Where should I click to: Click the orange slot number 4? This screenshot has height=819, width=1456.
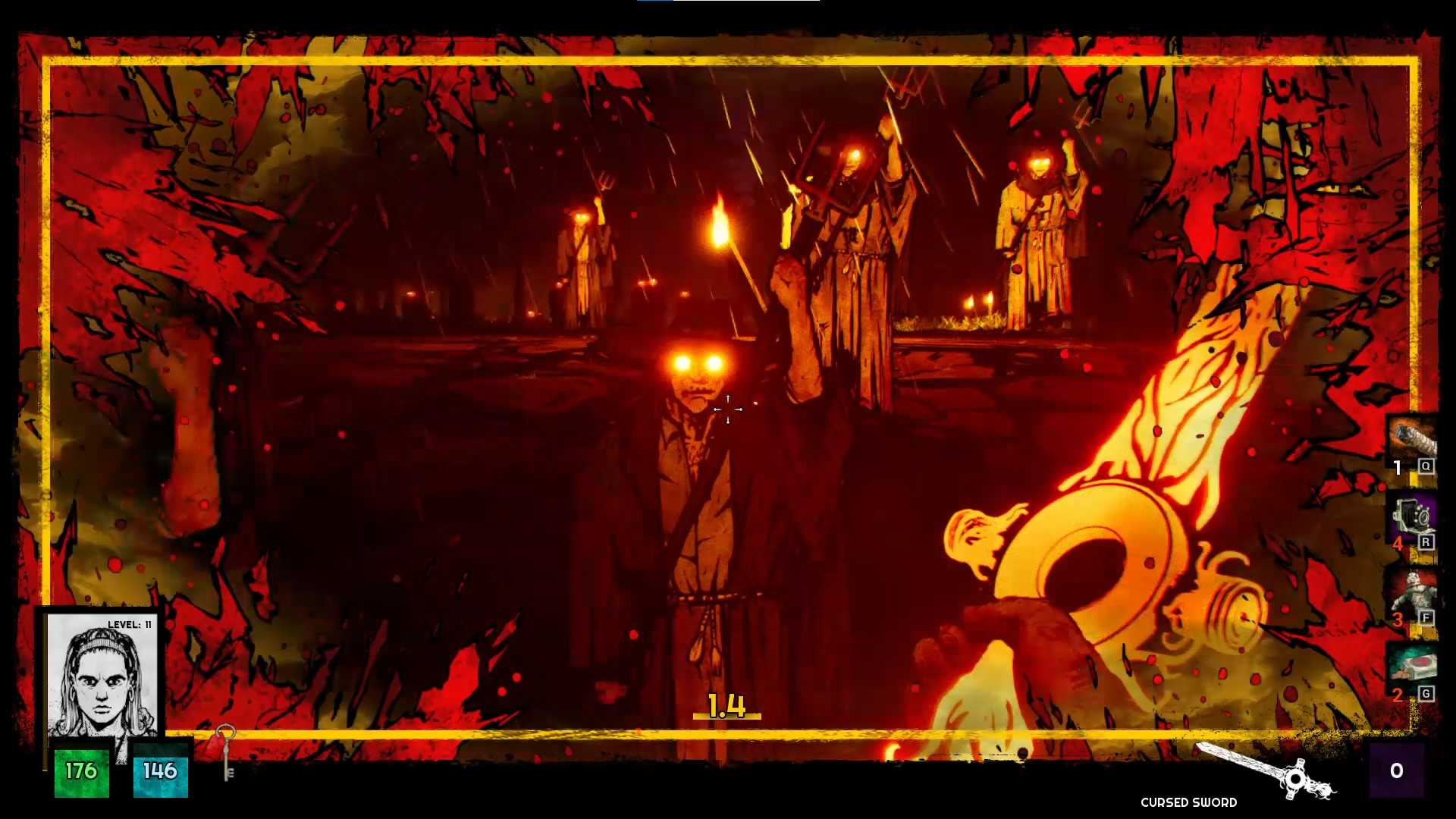(1398, 544)
